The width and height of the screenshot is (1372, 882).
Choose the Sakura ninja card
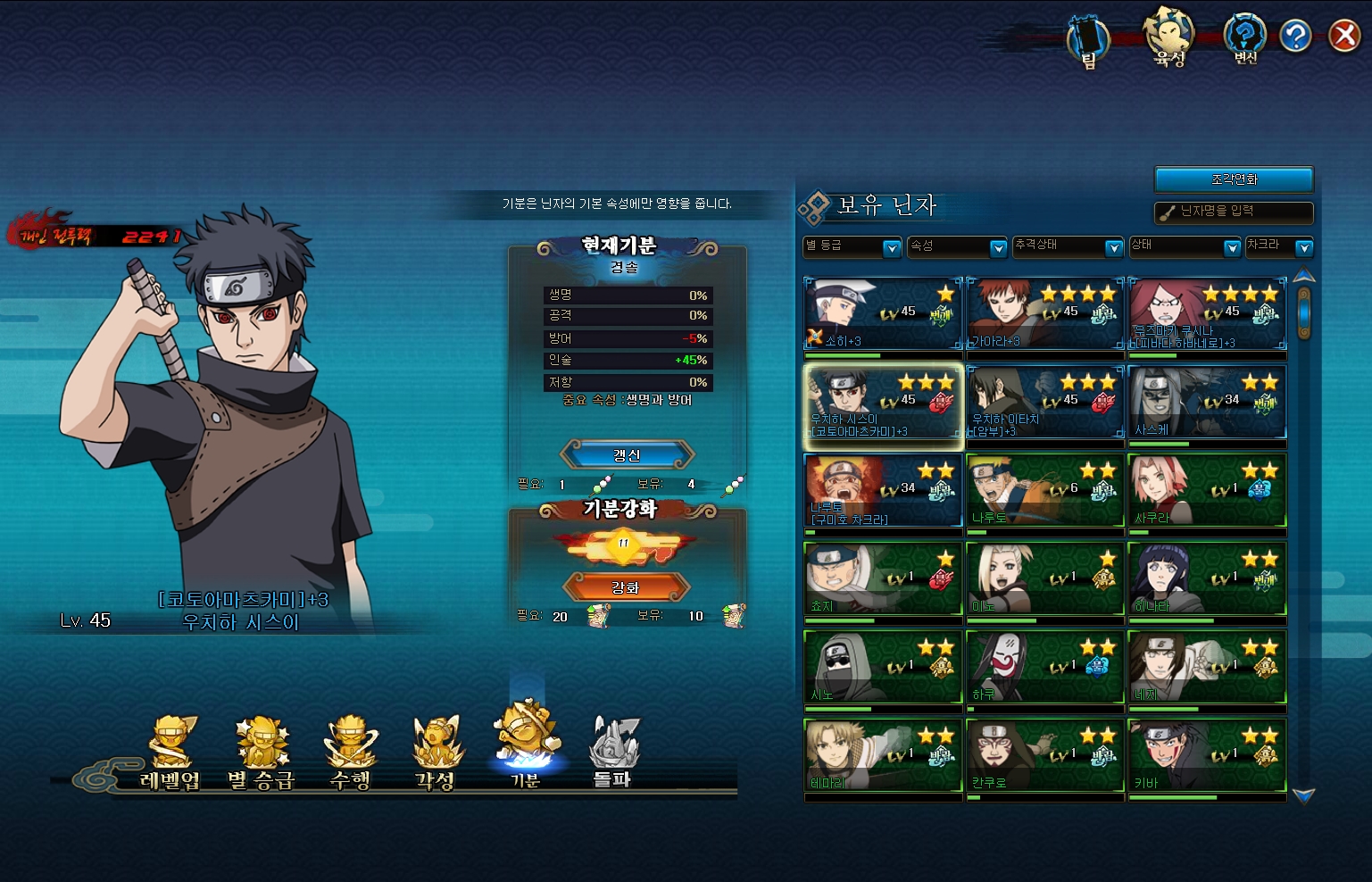point(1207,491)
